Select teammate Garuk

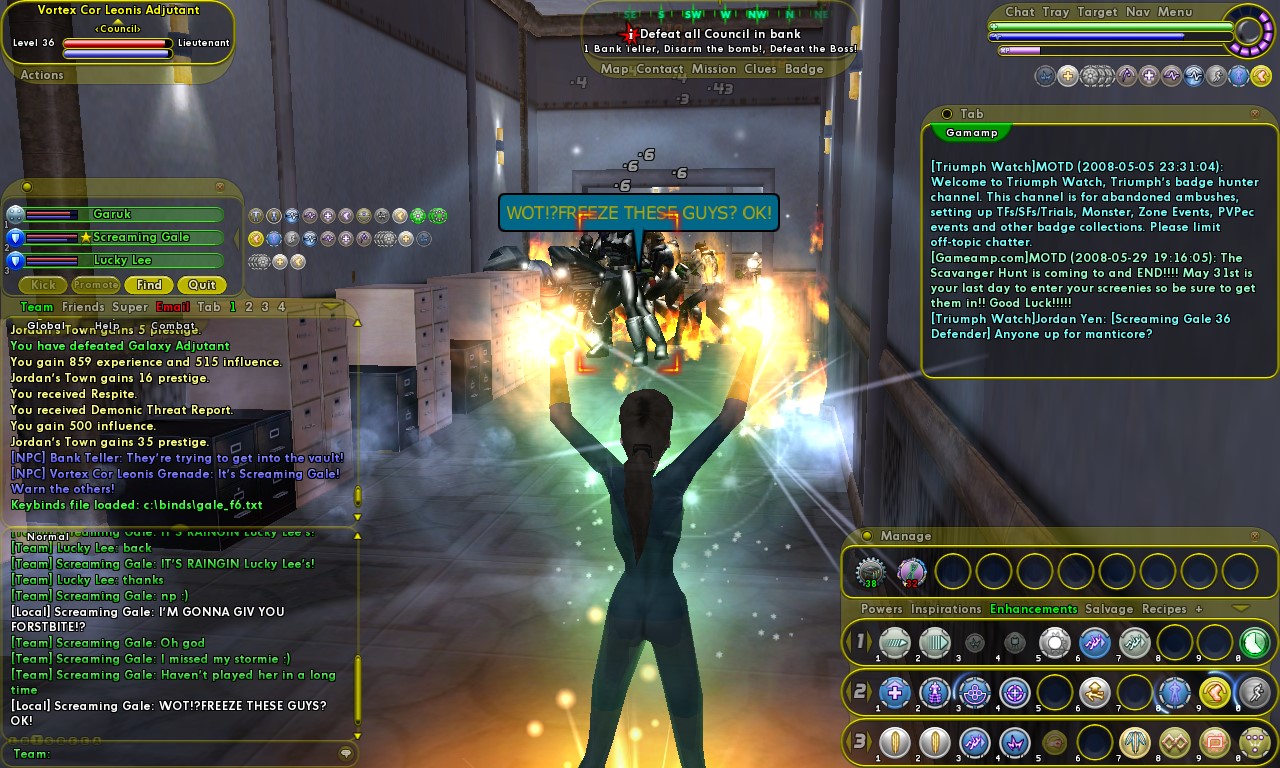coord(112,214)
